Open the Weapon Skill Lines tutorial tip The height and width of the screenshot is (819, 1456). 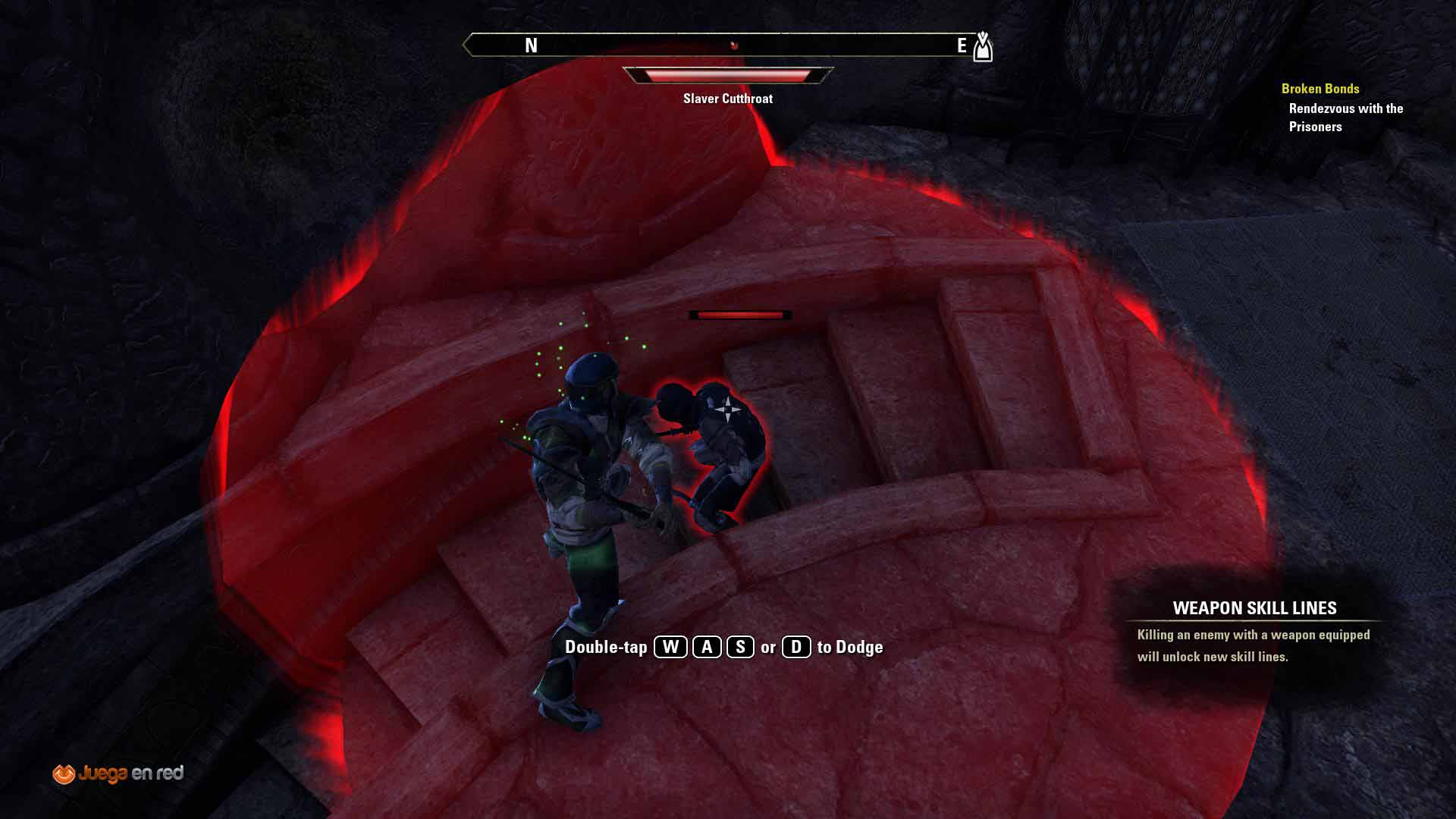1254,608
